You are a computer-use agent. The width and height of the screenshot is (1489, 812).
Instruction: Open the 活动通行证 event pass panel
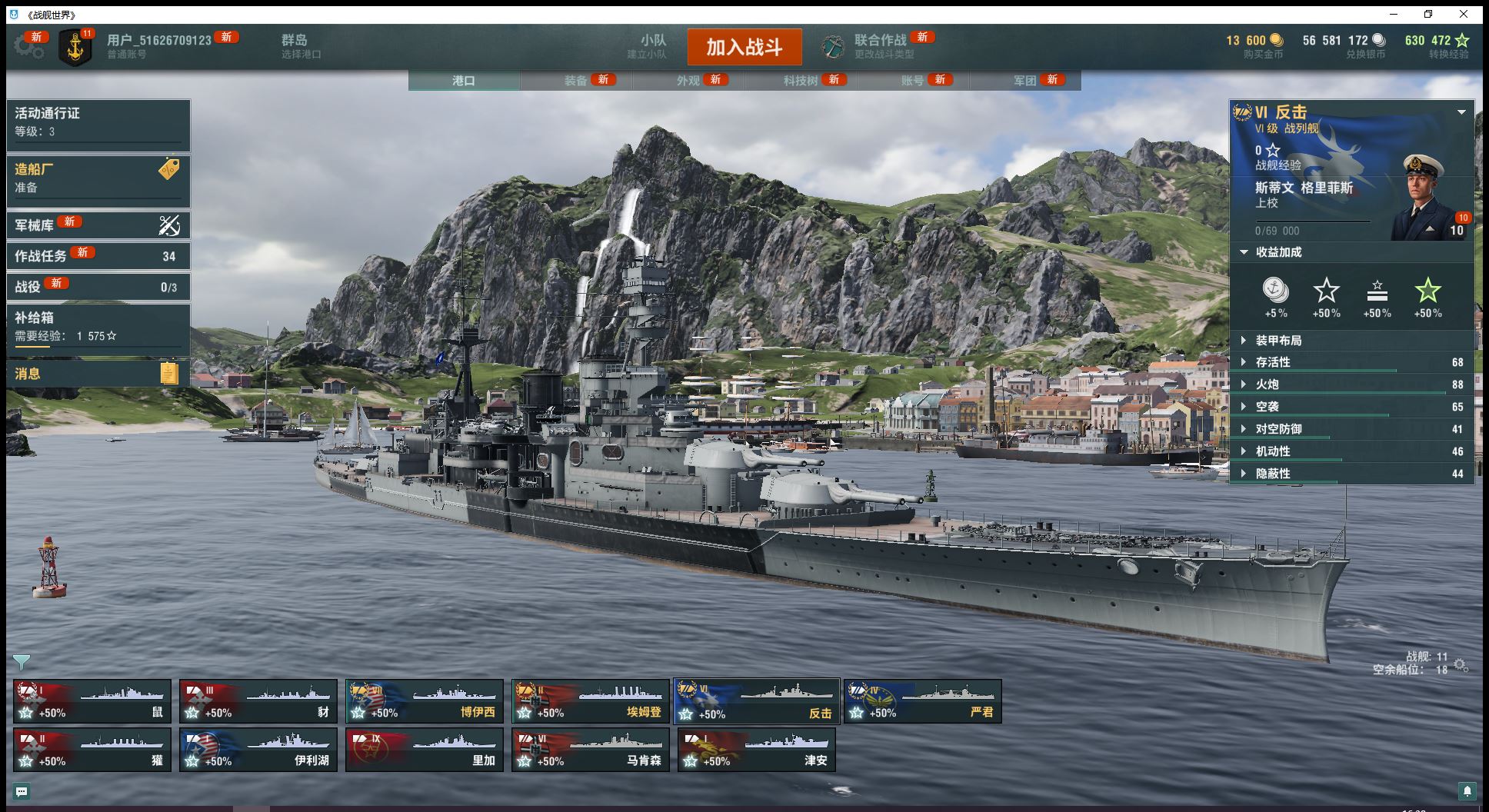pos(98,121)
